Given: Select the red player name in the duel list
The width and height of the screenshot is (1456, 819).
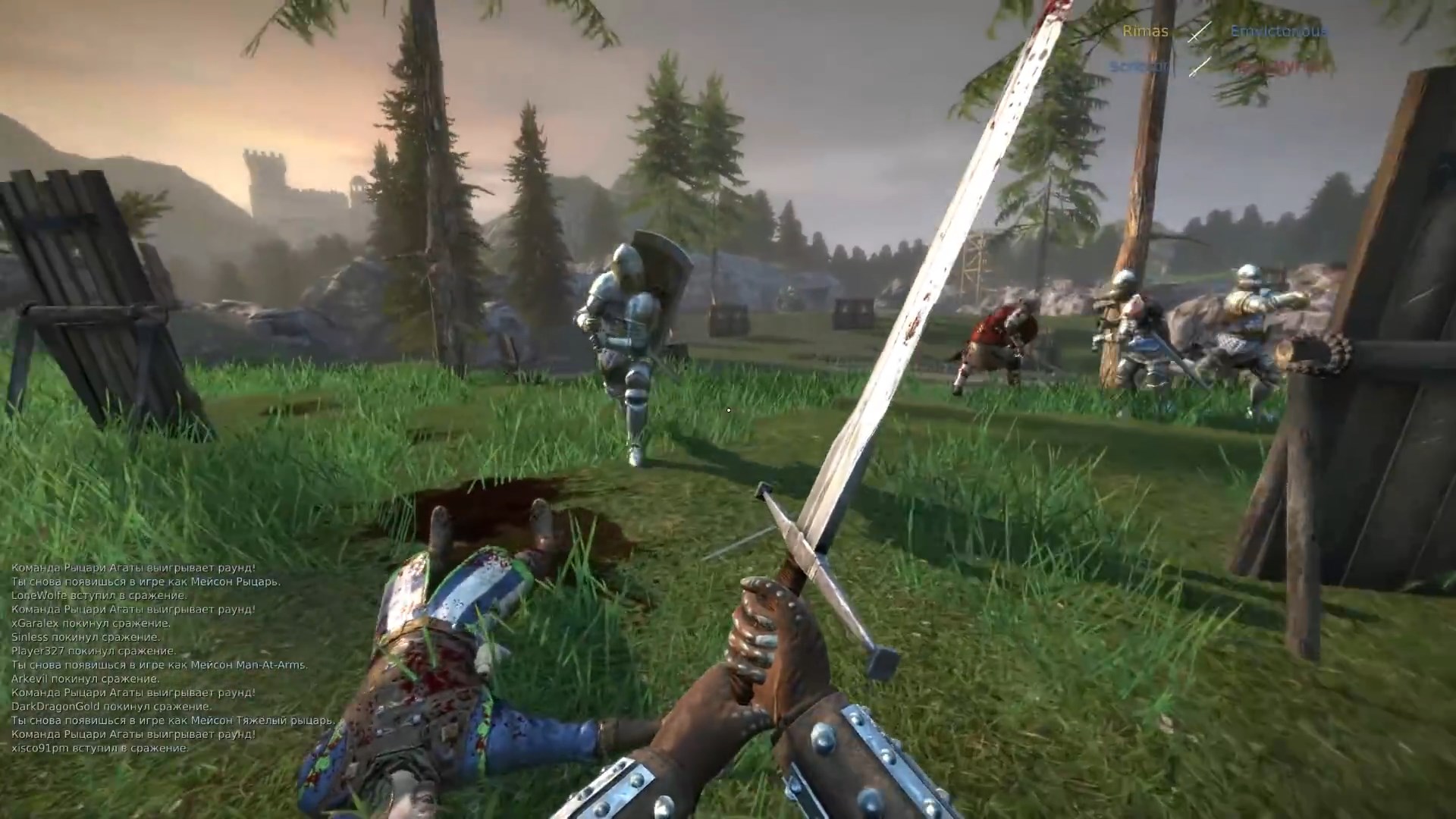Looking at the screenshot, I should [1282, 66].
